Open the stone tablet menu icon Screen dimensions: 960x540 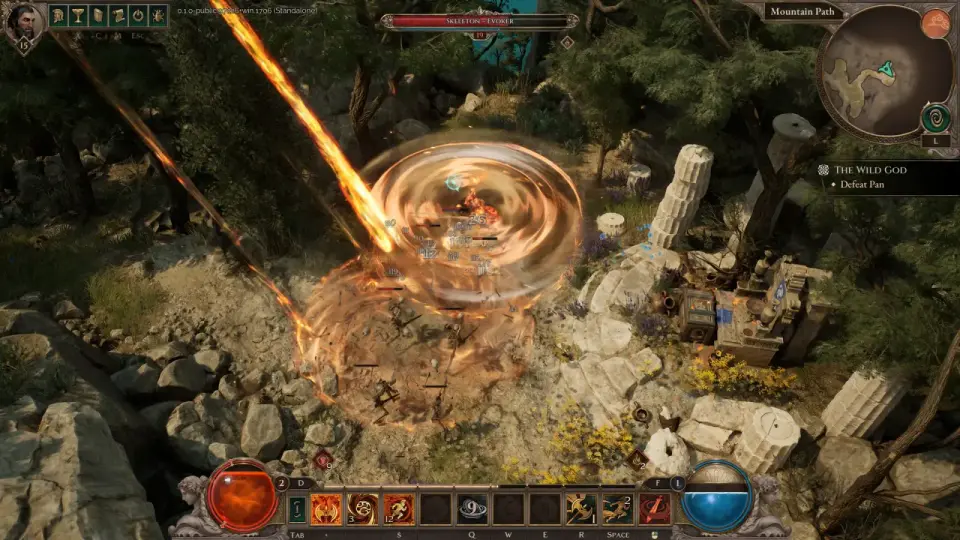98,15
